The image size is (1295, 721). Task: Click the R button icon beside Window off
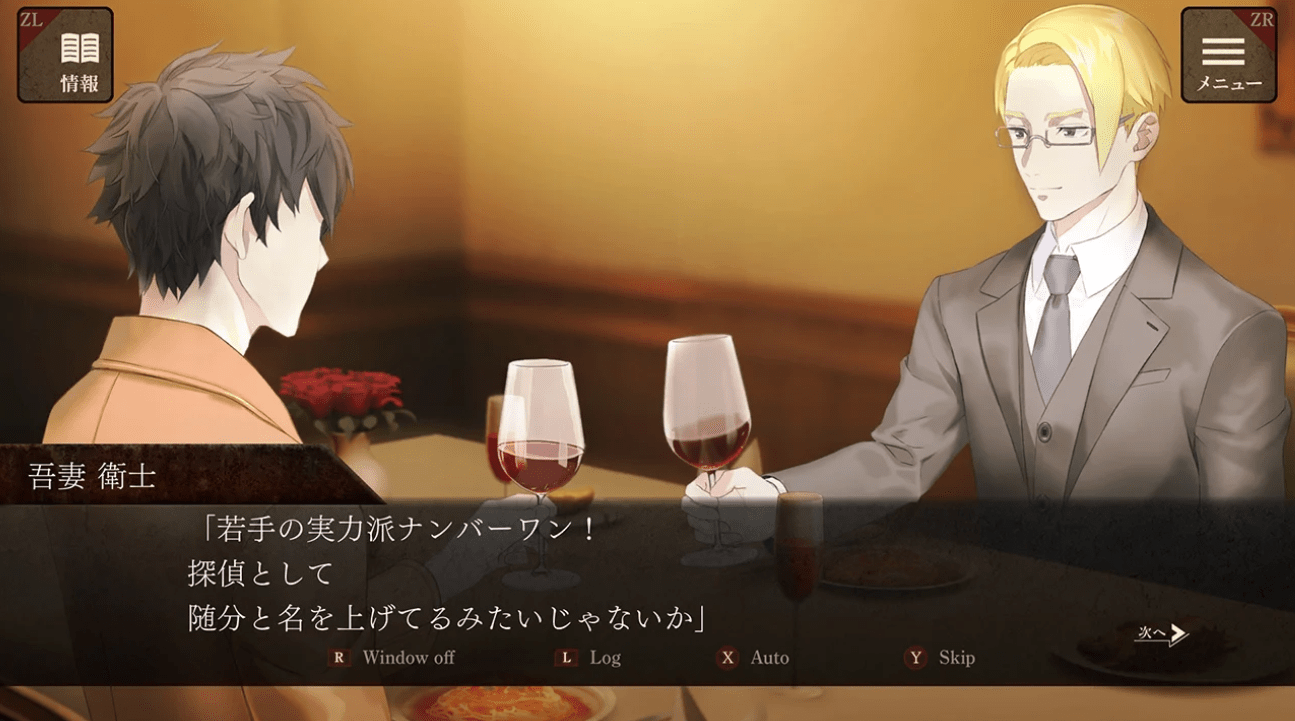point(339,658)
